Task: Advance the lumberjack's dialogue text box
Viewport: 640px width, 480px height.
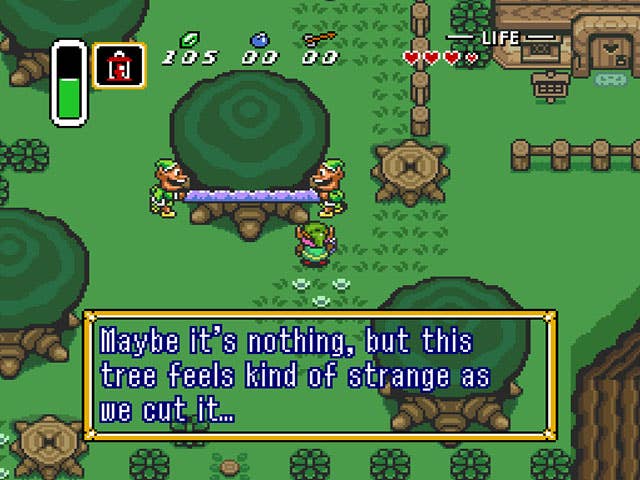Action: point(319,375)
